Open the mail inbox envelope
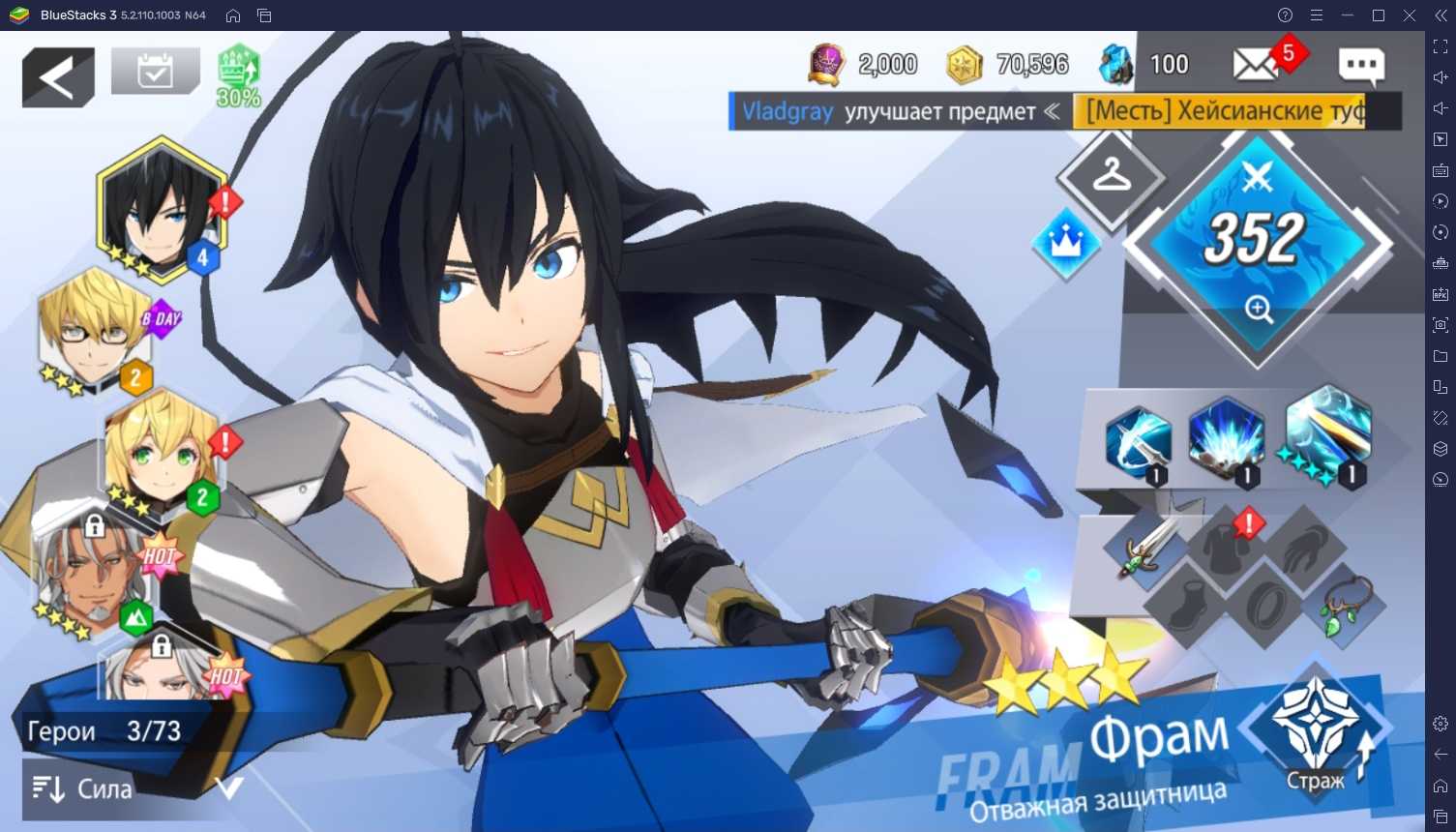Image resolution: width=1456 pixels, height=832 pixels. pyautogui.click(x=1255, y=65)
